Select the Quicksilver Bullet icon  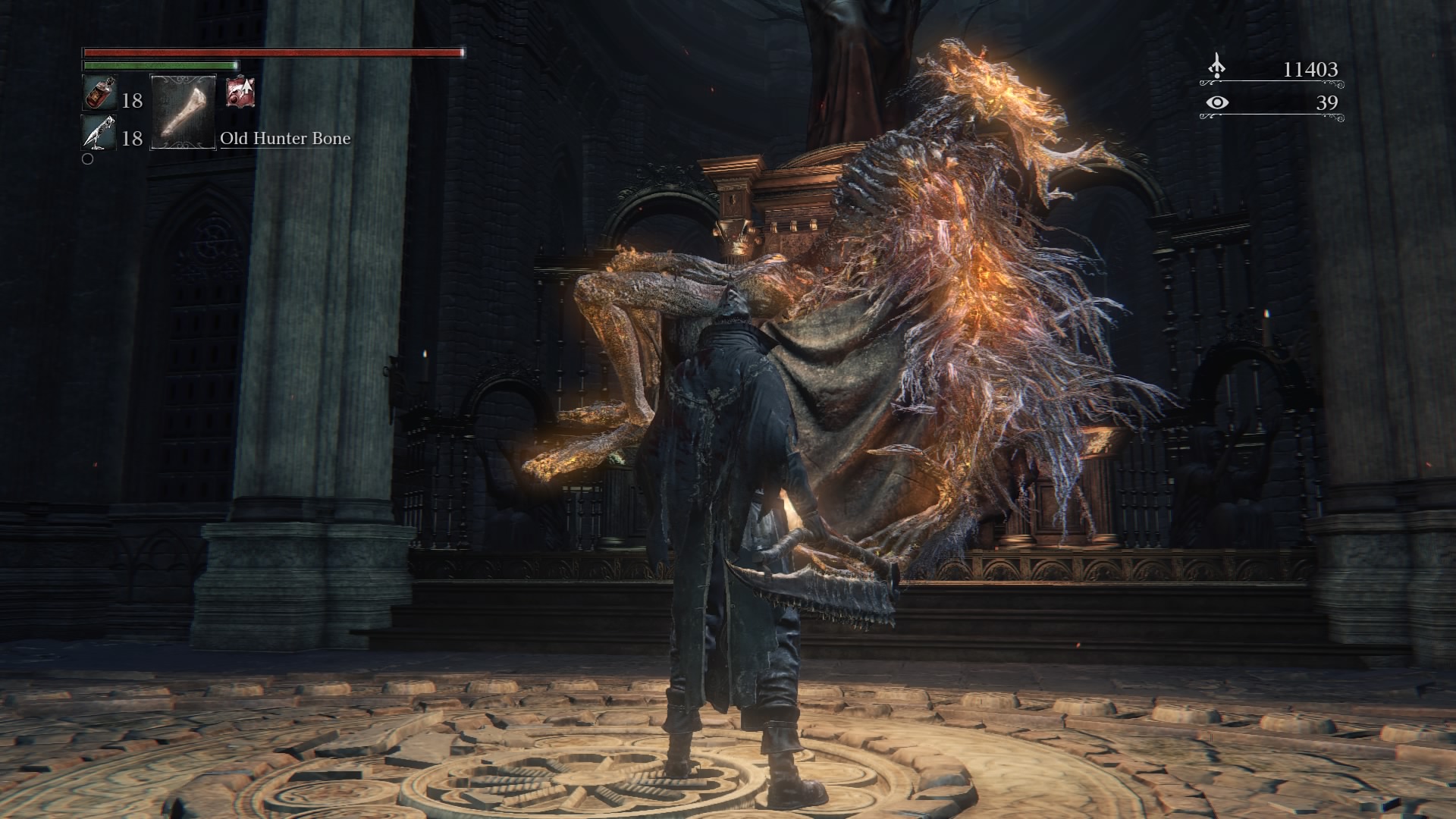pyautogui.click(x=99, y=133)
